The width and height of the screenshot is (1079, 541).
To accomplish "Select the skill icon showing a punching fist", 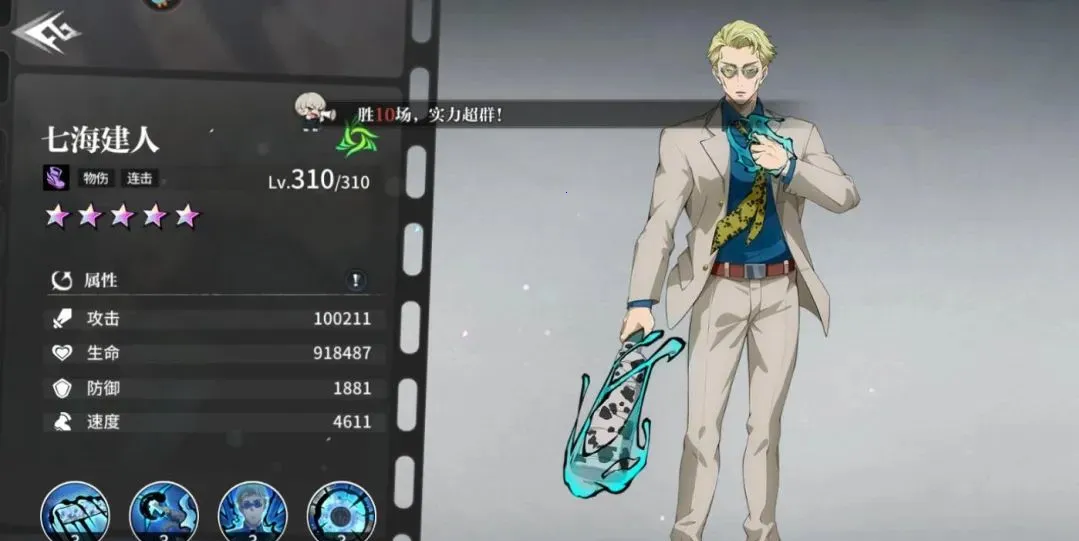I will 164,513.
